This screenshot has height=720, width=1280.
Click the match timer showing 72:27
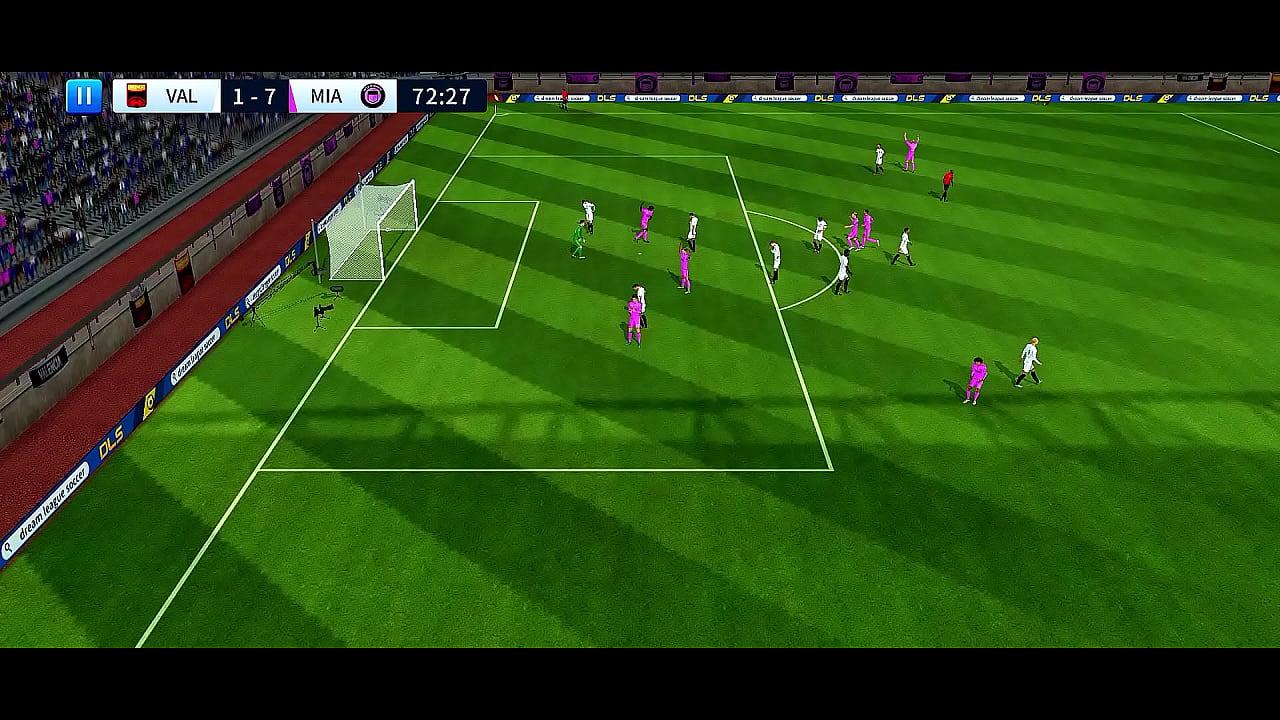443,96
